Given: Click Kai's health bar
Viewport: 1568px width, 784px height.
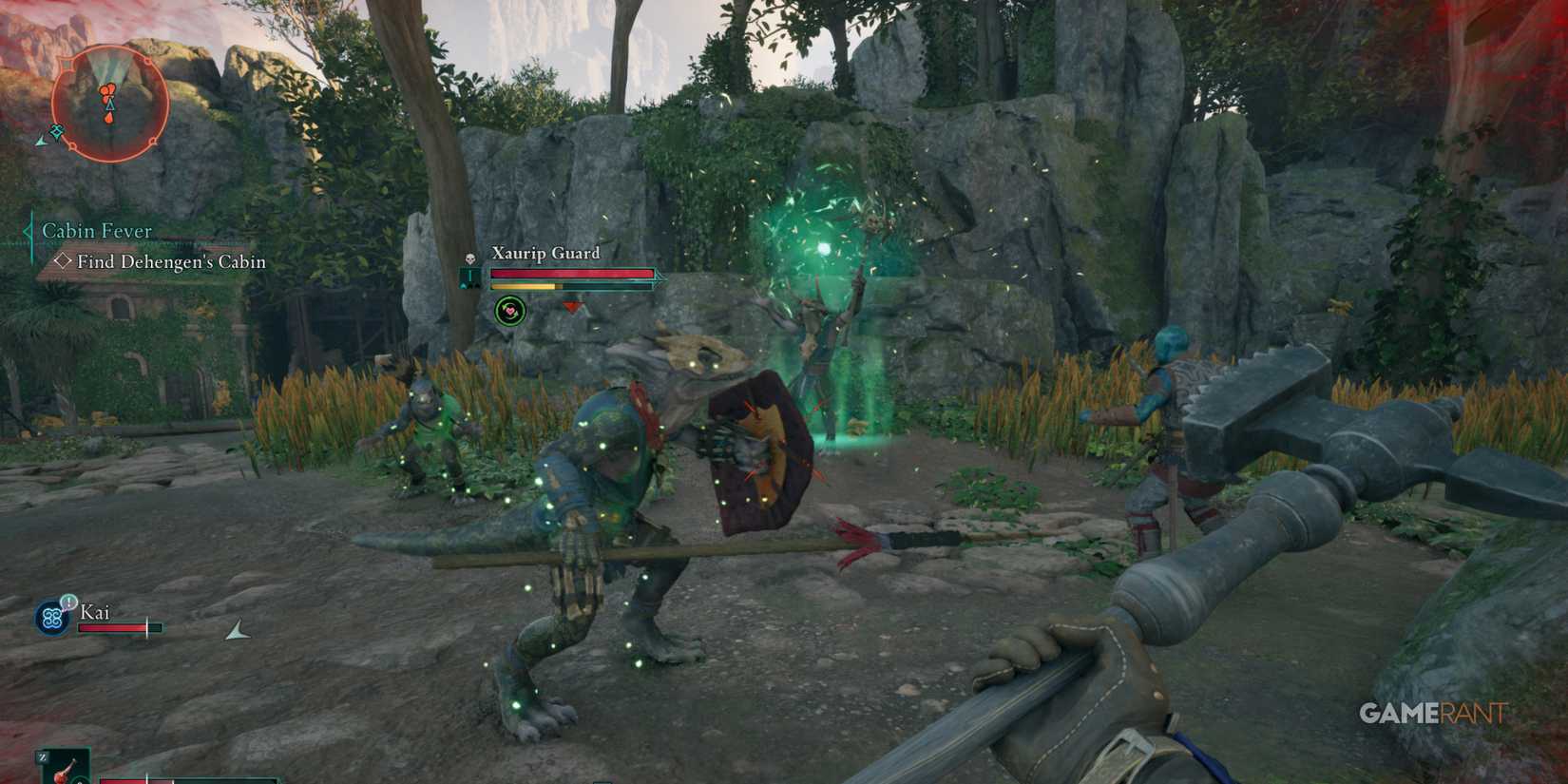Looking at the screenshot, I should point(121,627).
